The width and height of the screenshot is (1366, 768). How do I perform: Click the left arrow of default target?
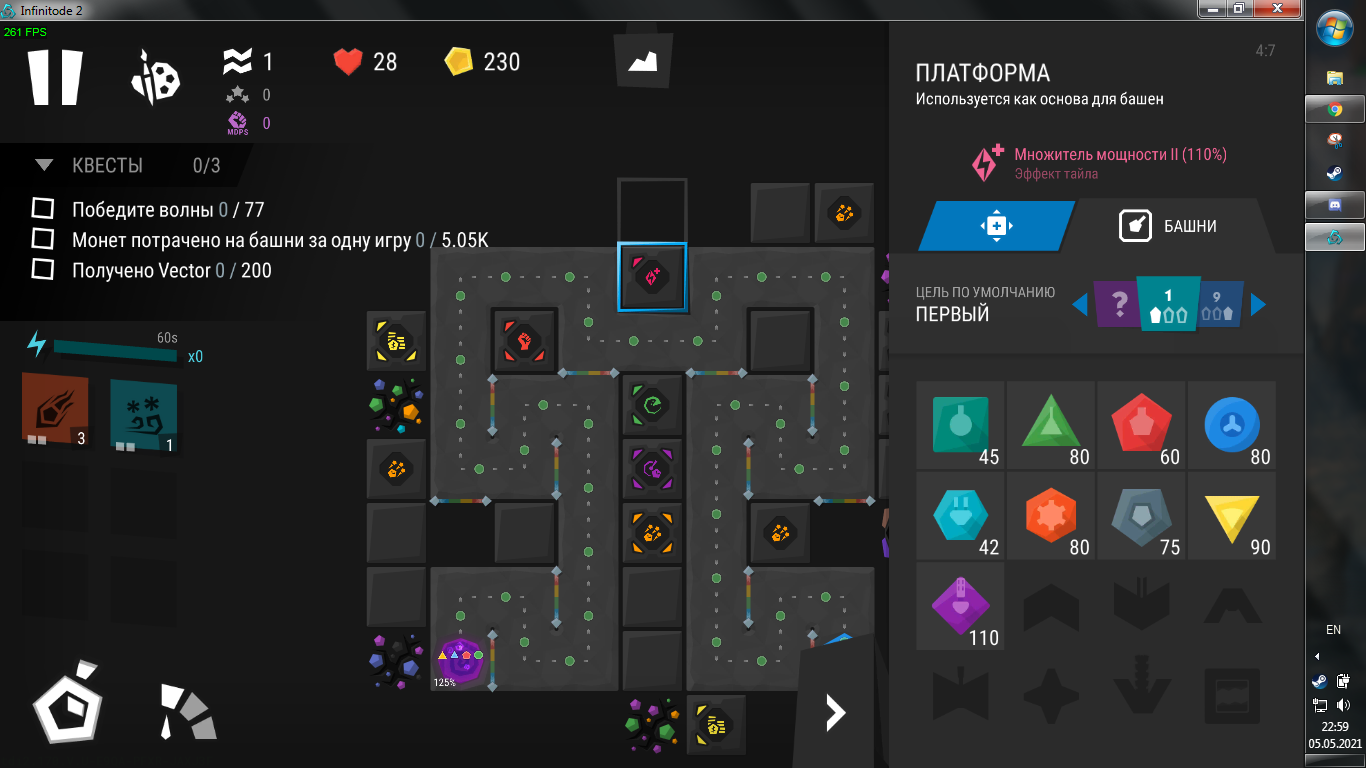[x=1079, y=304]
